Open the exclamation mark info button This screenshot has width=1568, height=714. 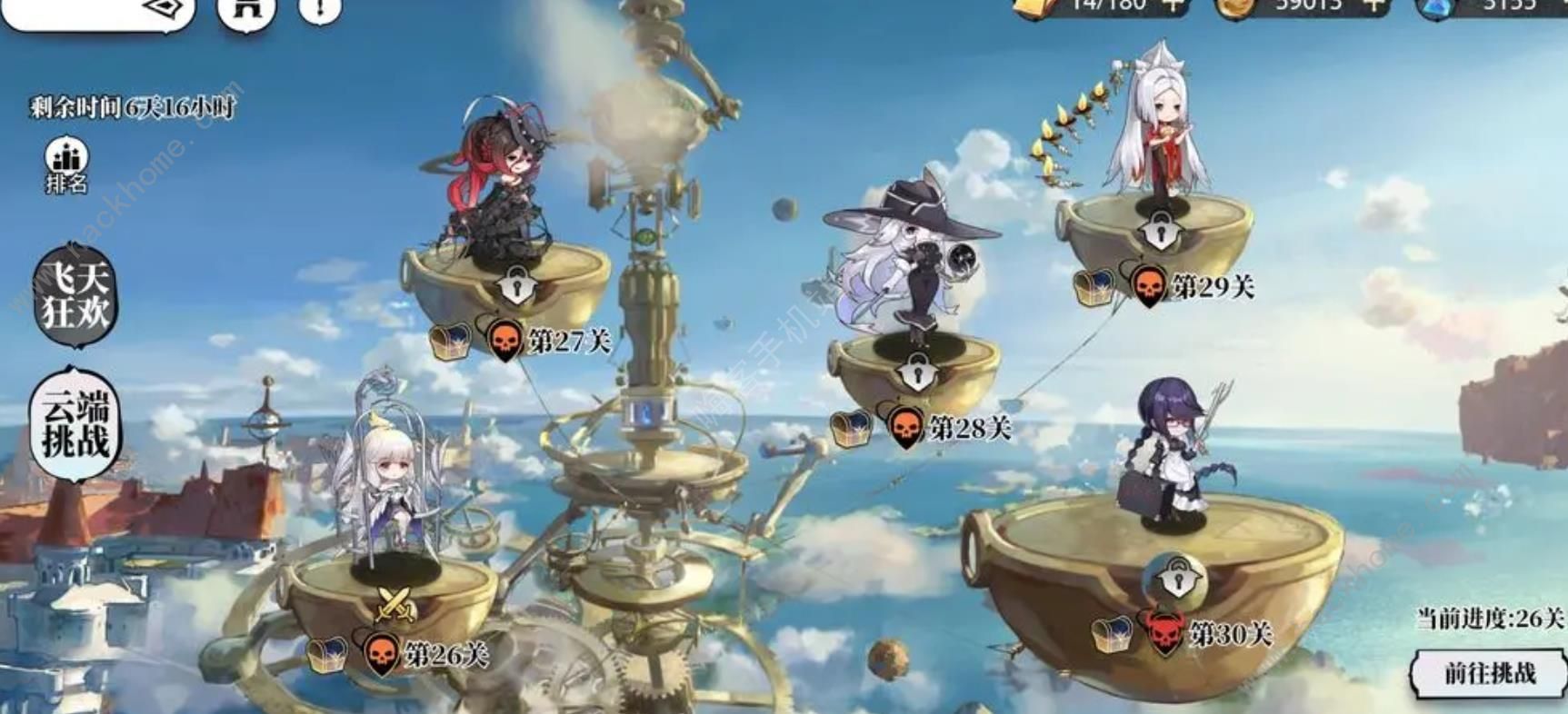coord(320,9)
